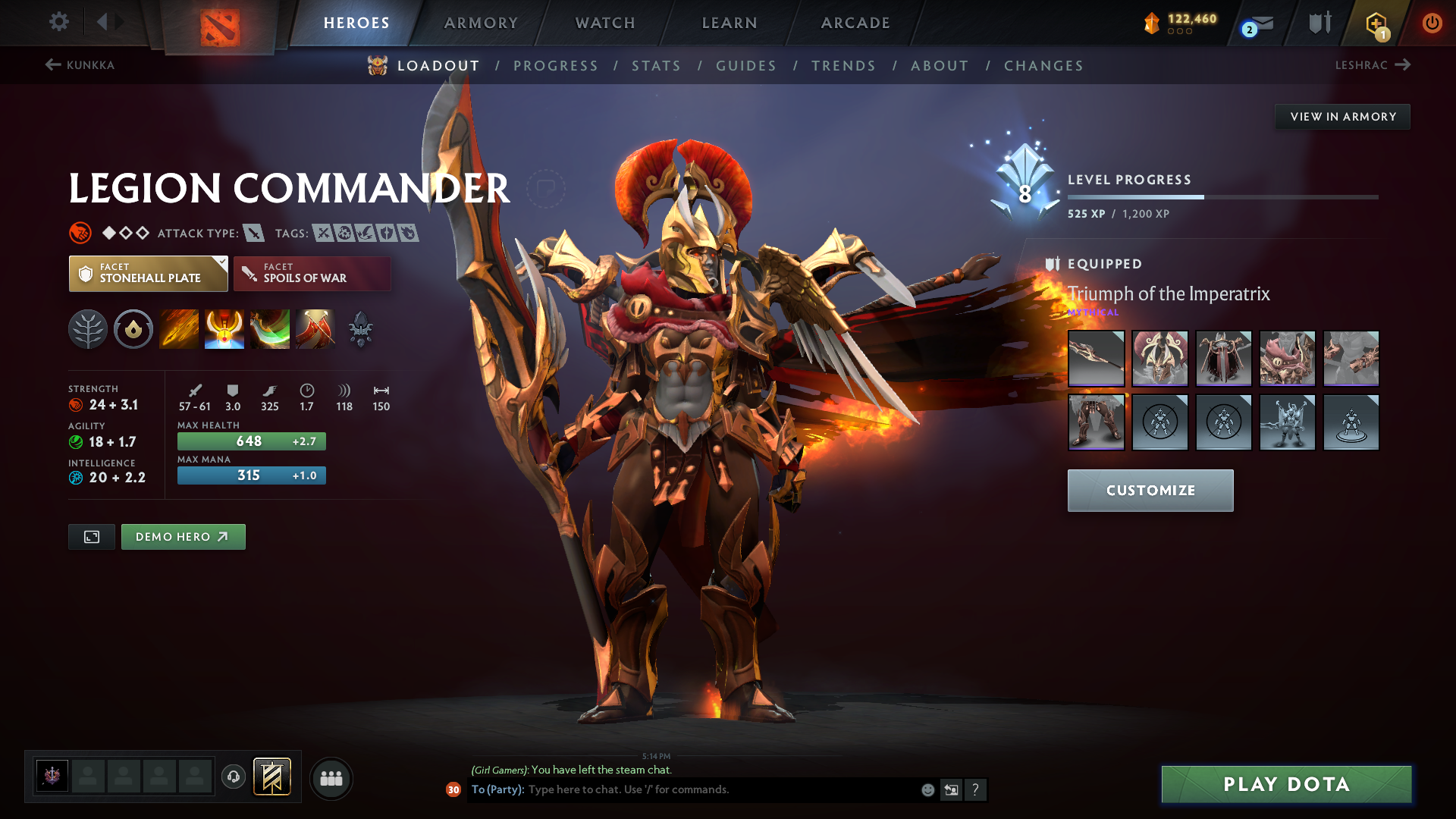Open the settings gear in top left
Viewport: 1456px width, 819px height.
[x=59, y=22]
